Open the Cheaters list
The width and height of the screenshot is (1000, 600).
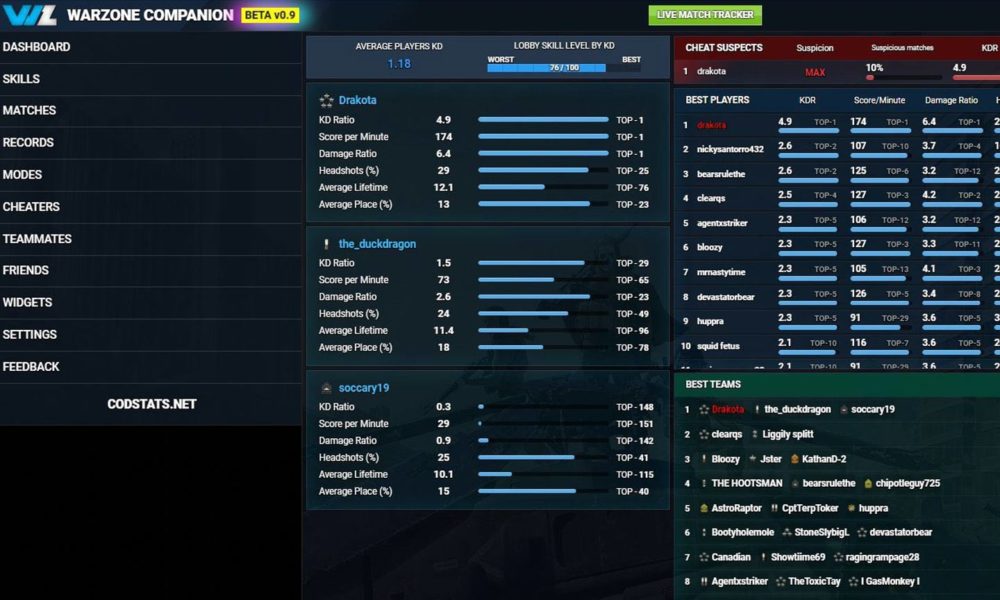coord(31,207)
